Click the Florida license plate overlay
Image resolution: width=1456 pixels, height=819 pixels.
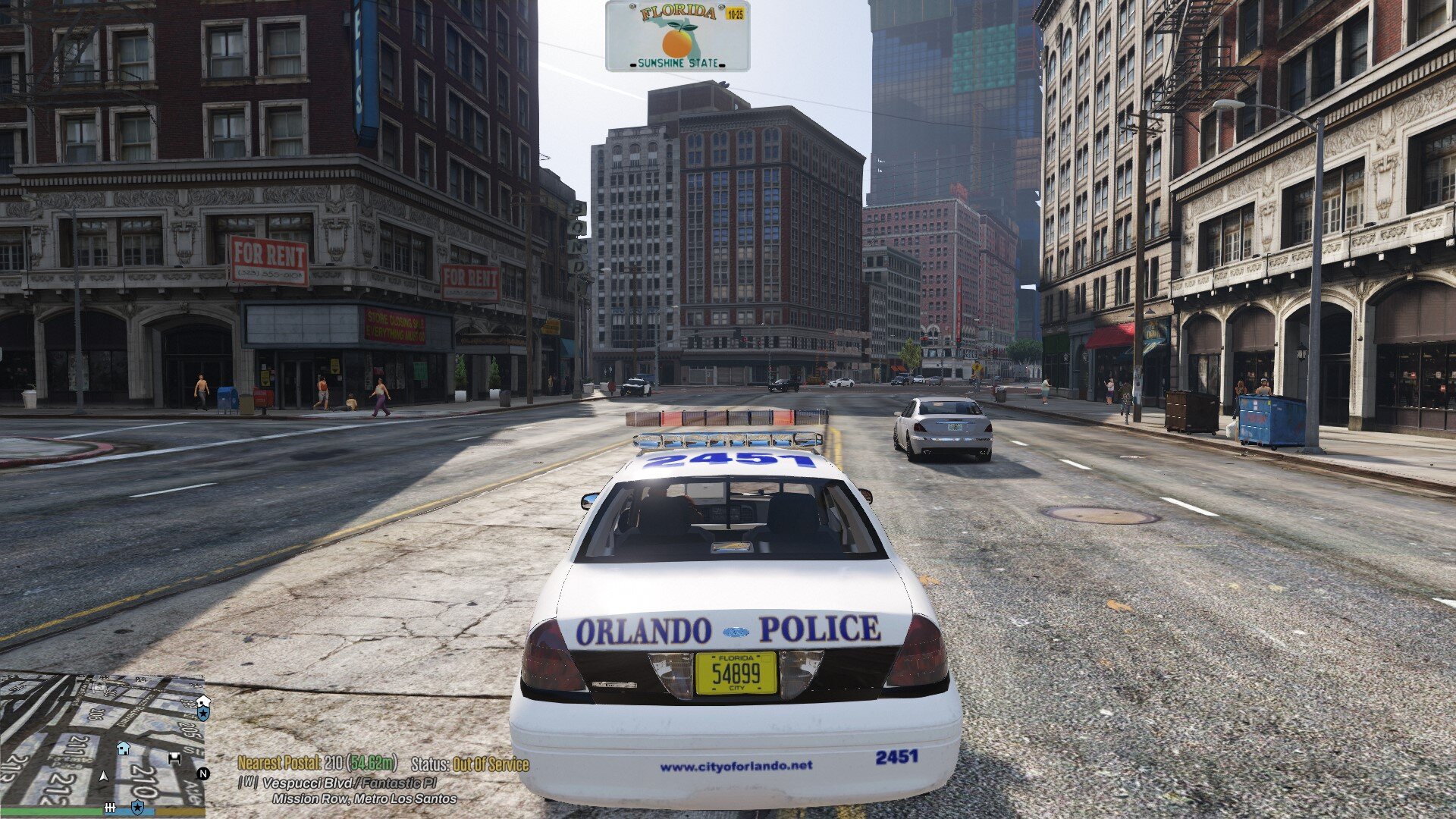[677, 36]
